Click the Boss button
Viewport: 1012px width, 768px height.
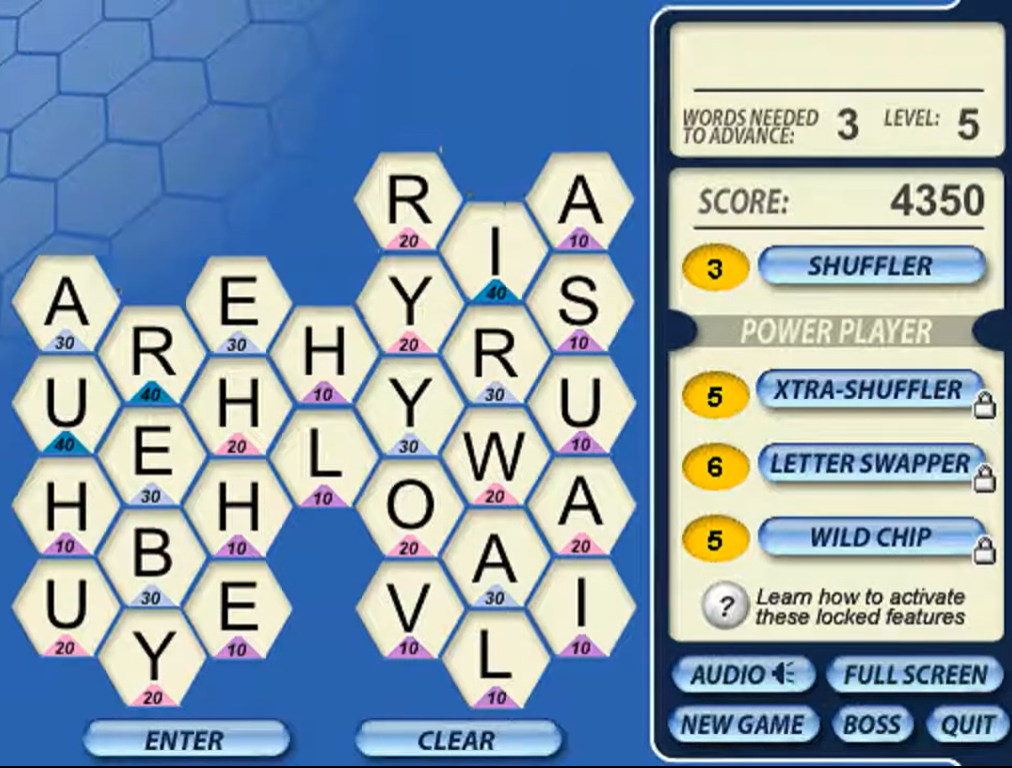coord(872,725)
